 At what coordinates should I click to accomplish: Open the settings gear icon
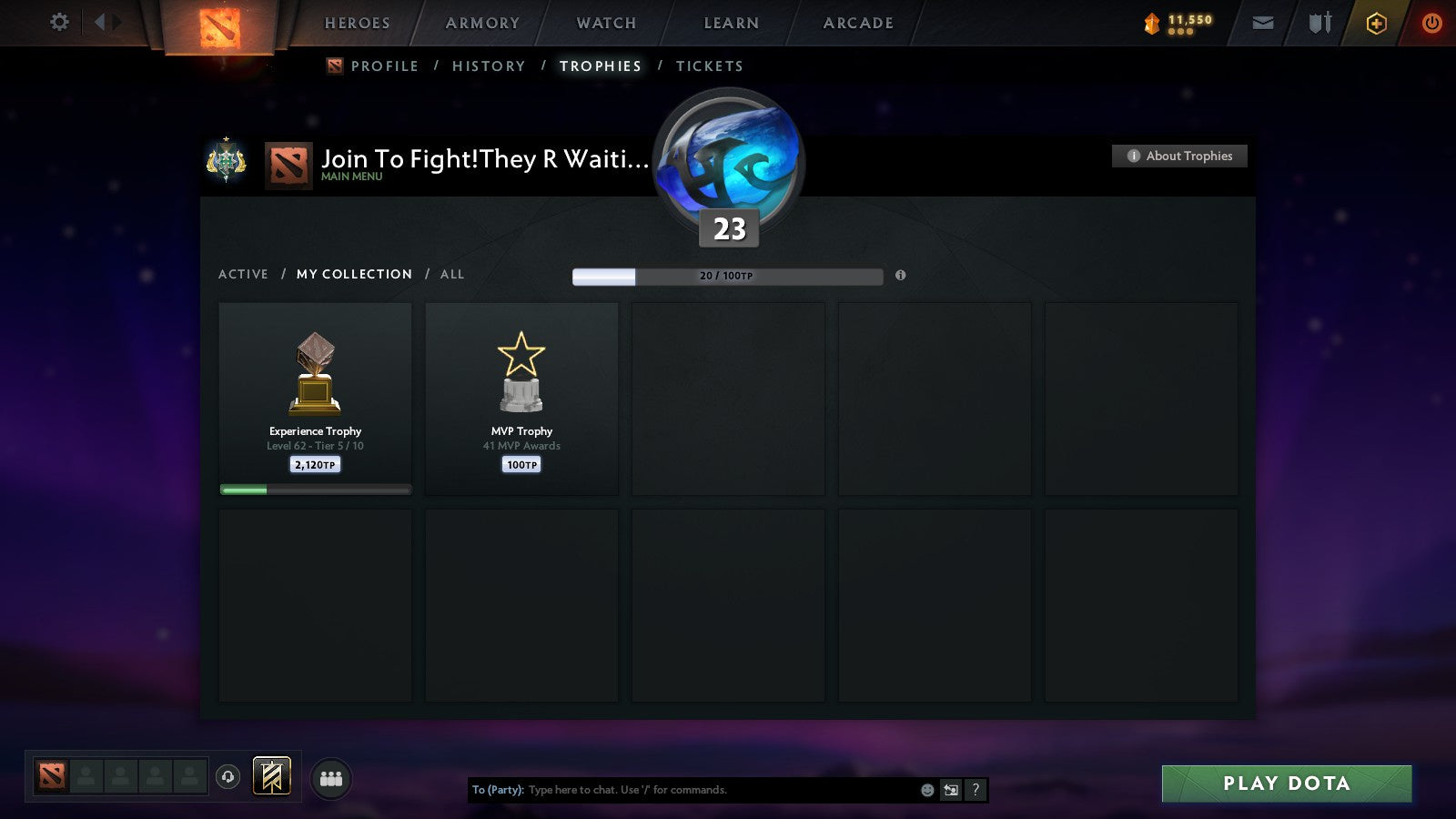pos(59,23)
